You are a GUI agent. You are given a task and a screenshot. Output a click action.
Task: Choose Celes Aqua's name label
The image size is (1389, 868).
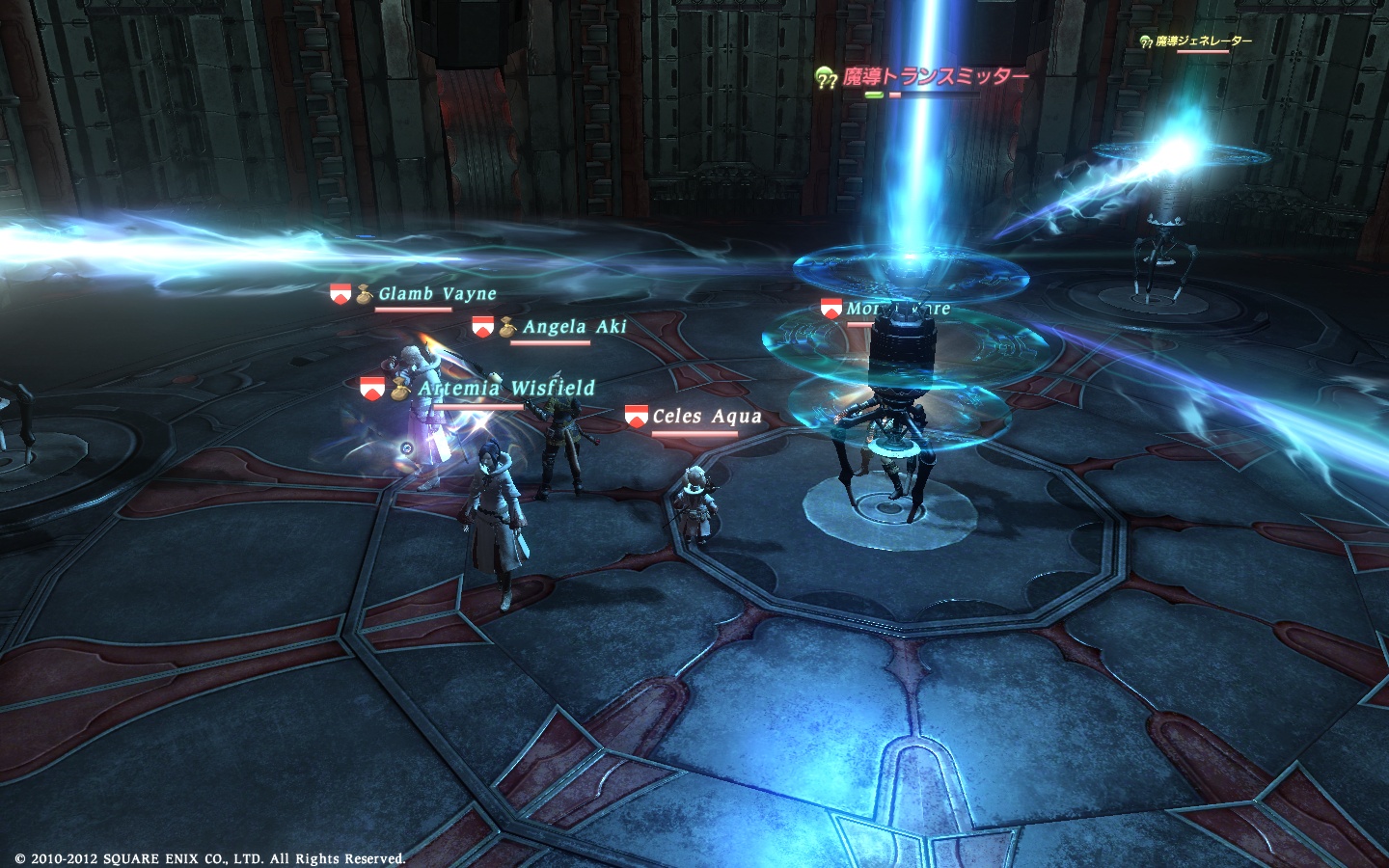706,417
